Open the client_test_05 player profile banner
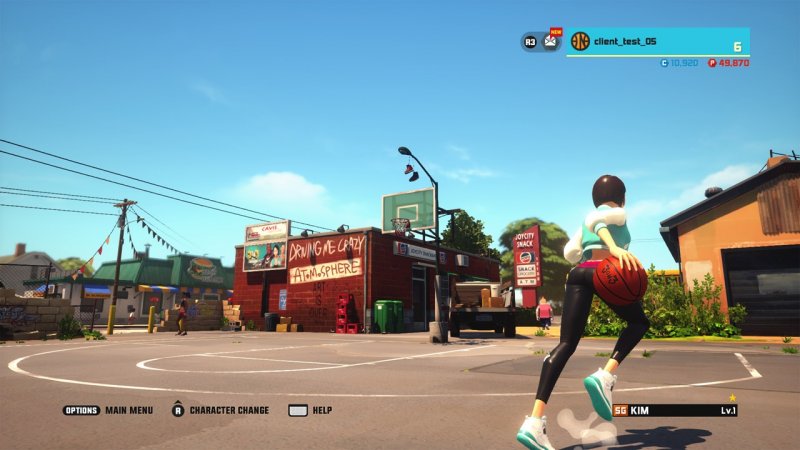 tap(658, 42)
